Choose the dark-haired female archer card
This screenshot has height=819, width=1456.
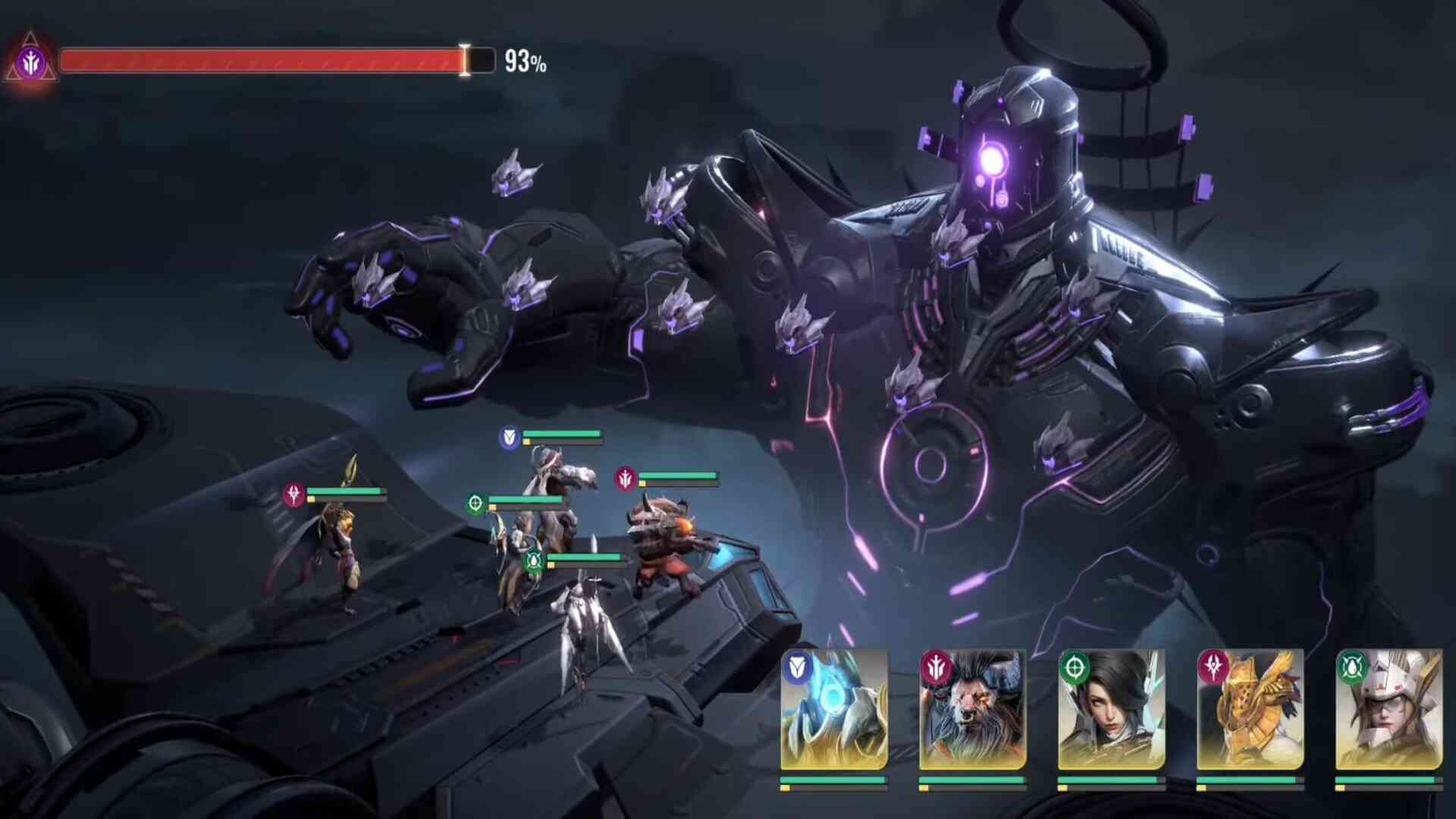(x=1112, y=710)
